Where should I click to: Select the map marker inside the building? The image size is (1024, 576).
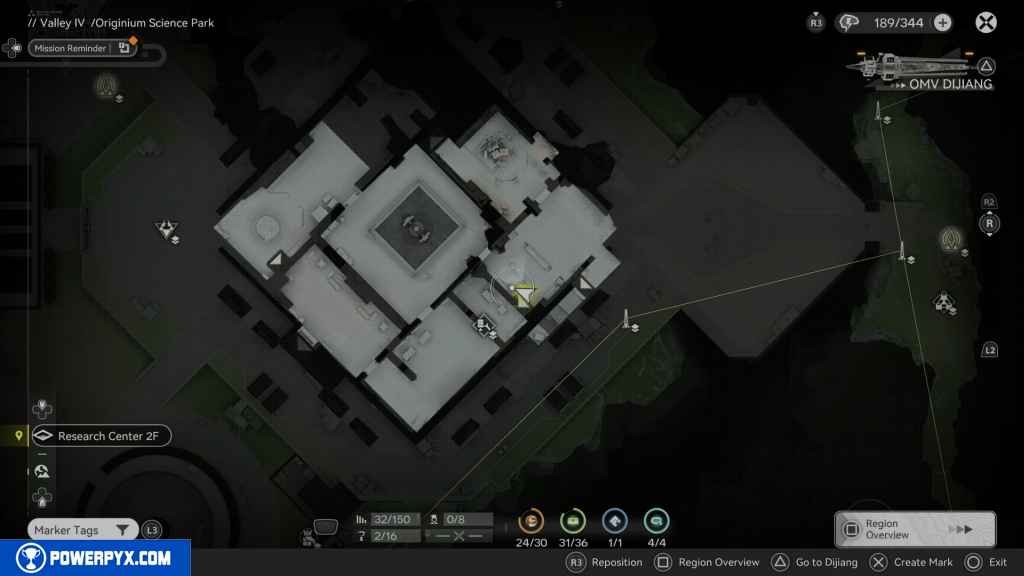tap(483, 324)
